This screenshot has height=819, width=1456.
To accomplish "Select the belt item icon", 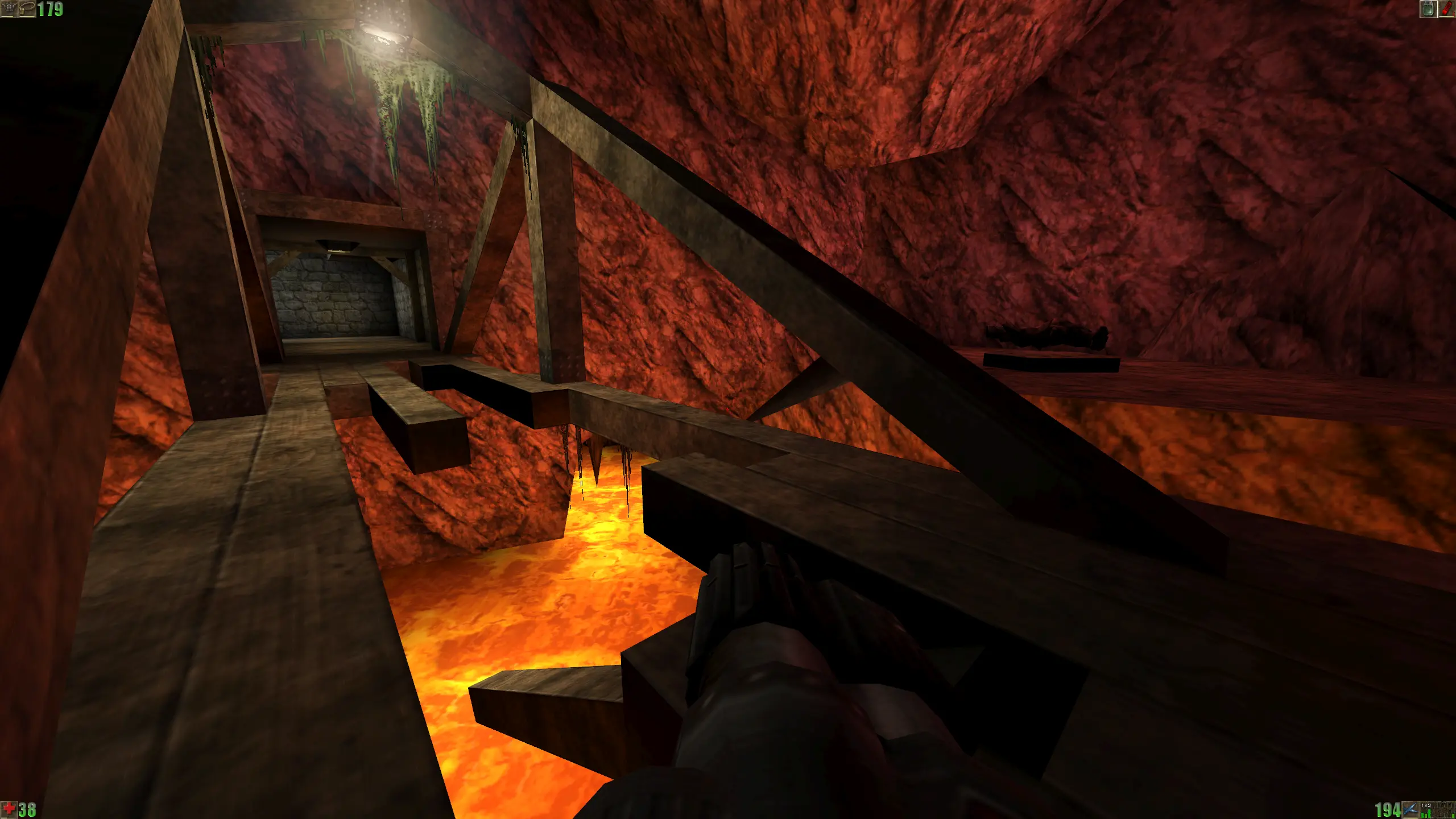I will [27, 9].
